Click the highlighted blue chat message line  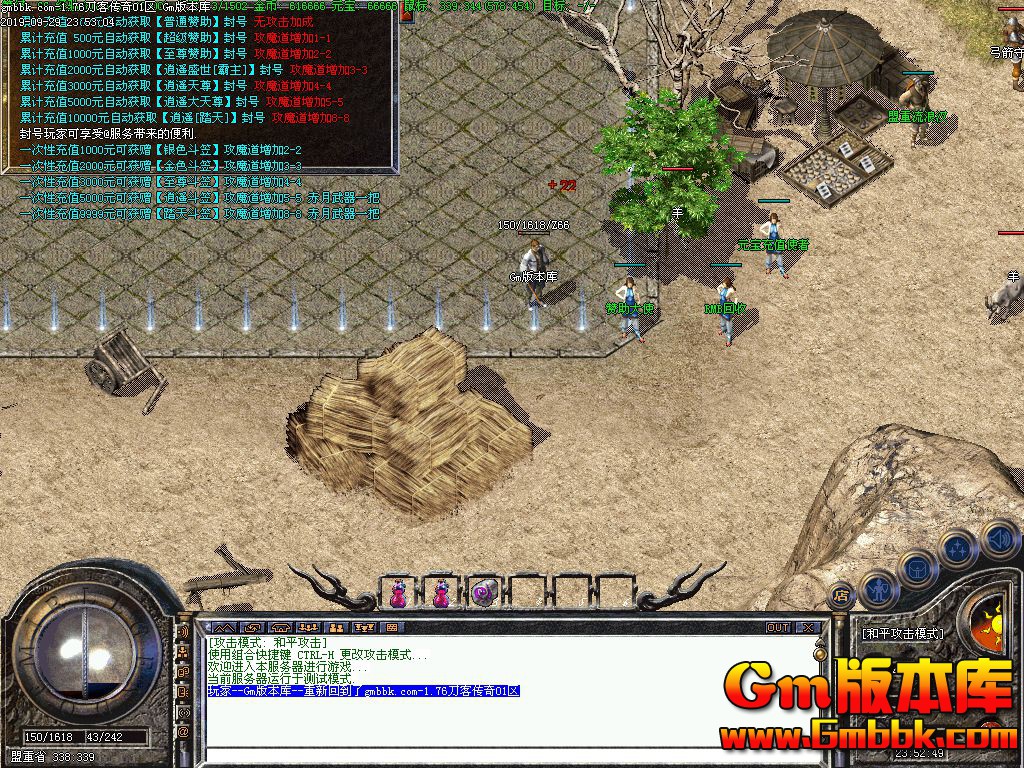[364, 691]
